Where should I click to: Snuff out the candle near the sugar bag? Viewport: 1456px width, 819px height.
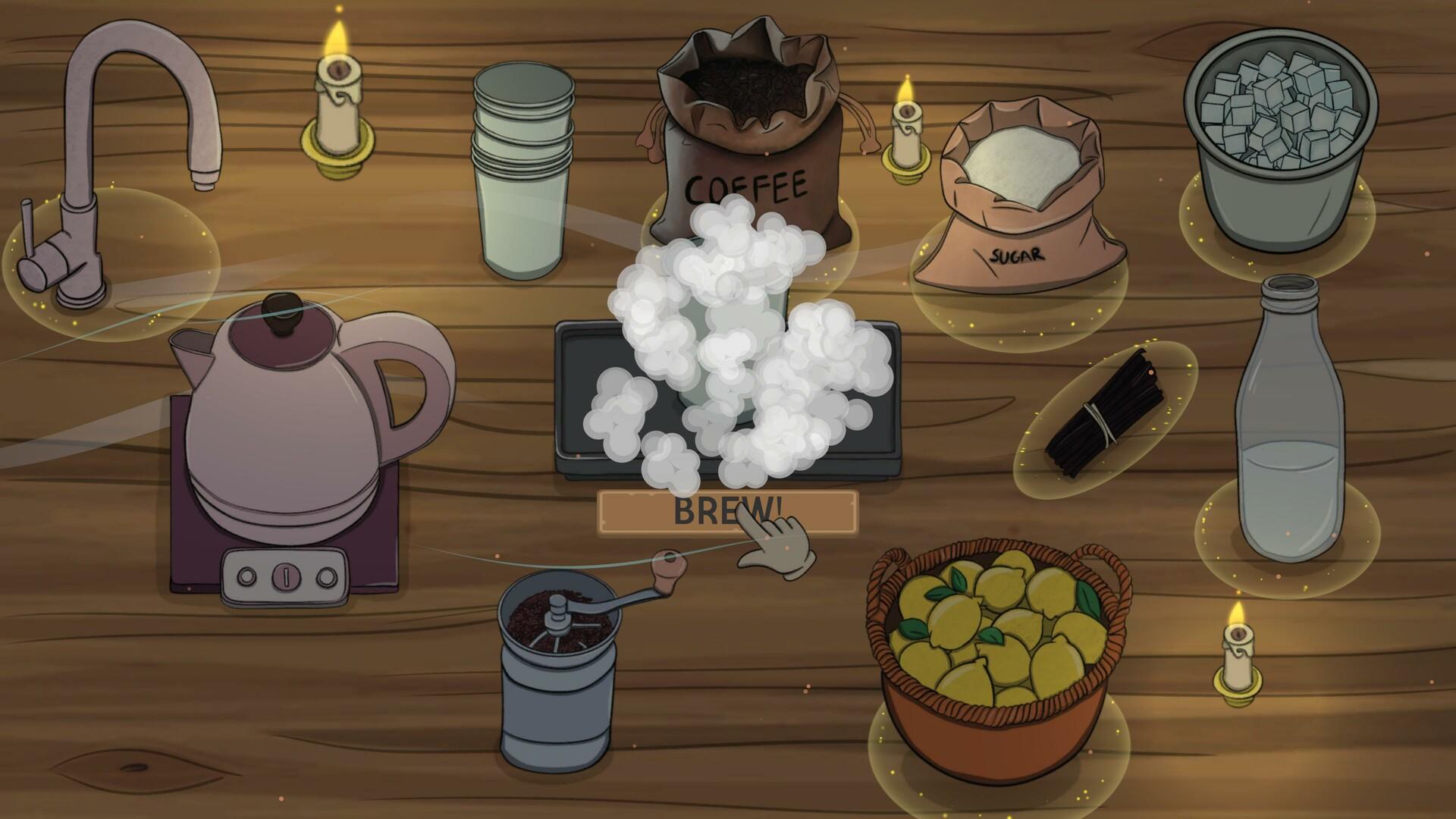(906, 114)
